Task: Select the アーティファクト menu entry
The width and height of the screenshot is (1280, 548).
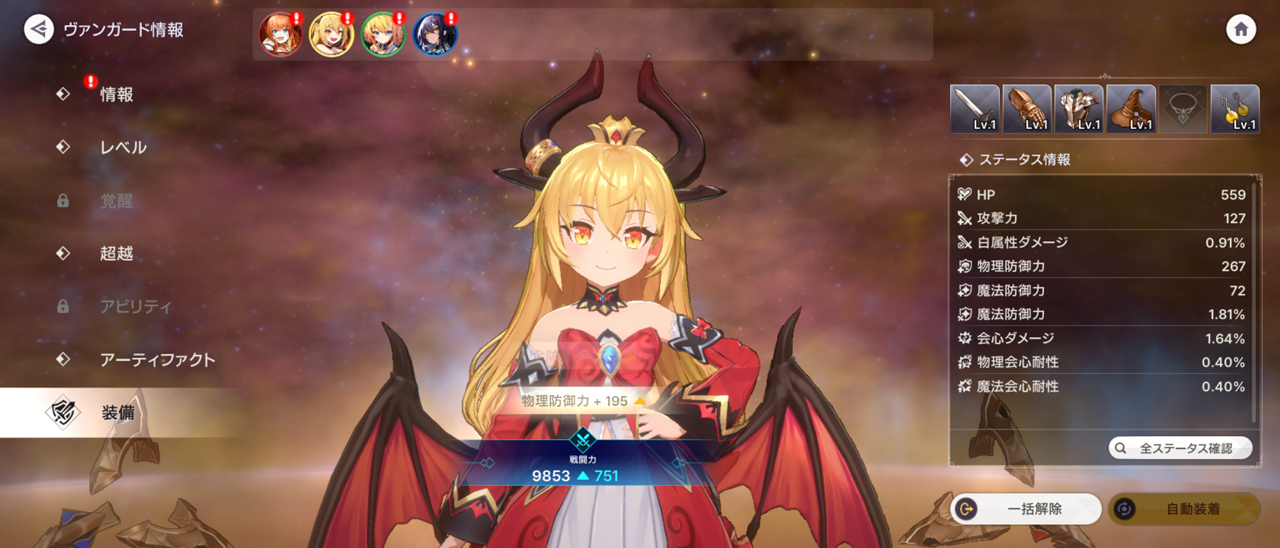Action: click(x=157, y=359)
